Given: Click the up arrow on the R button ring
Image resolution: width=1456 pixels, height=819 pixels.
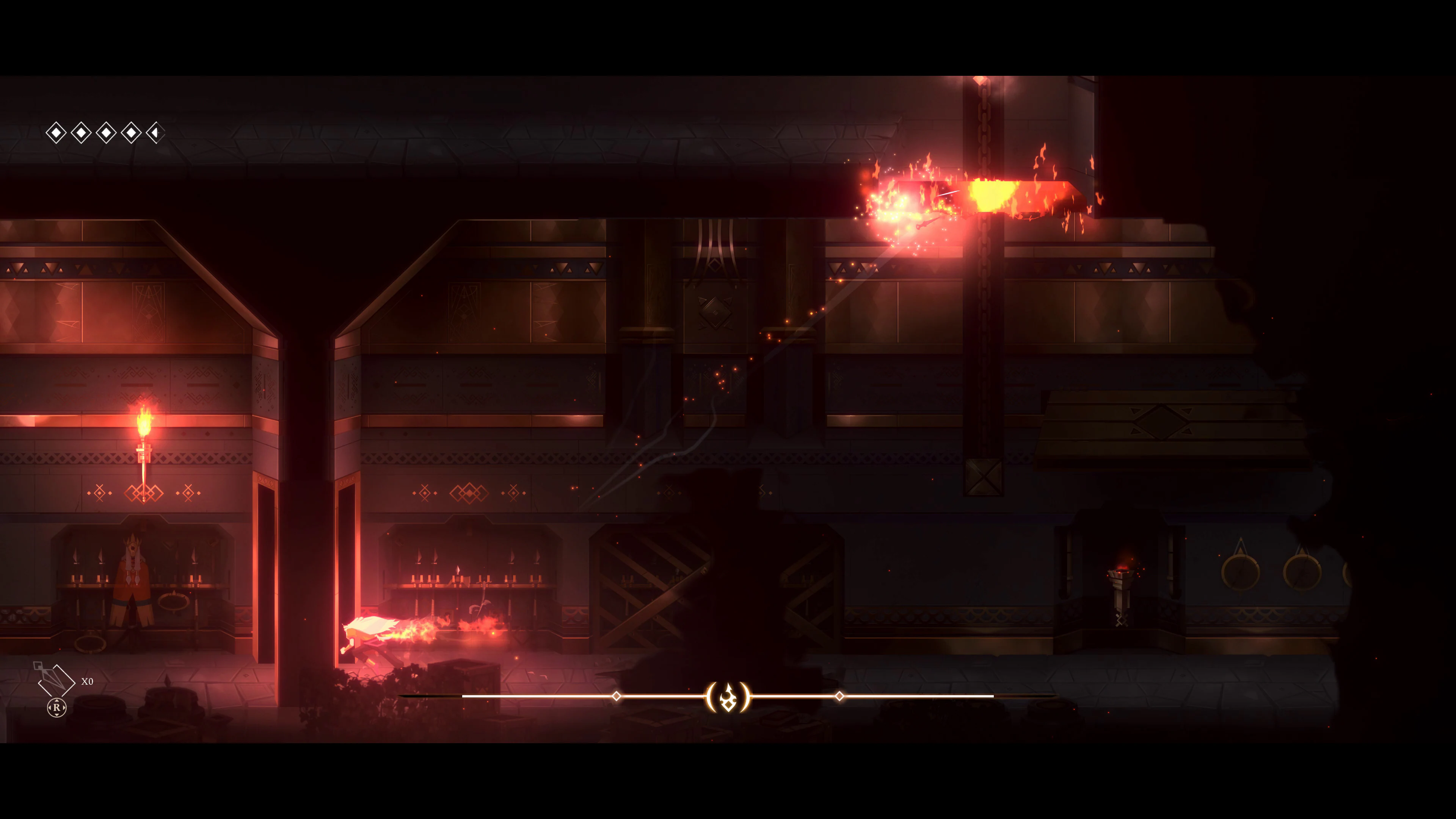Looking at the screenshot, I should [x=56, y=701].
